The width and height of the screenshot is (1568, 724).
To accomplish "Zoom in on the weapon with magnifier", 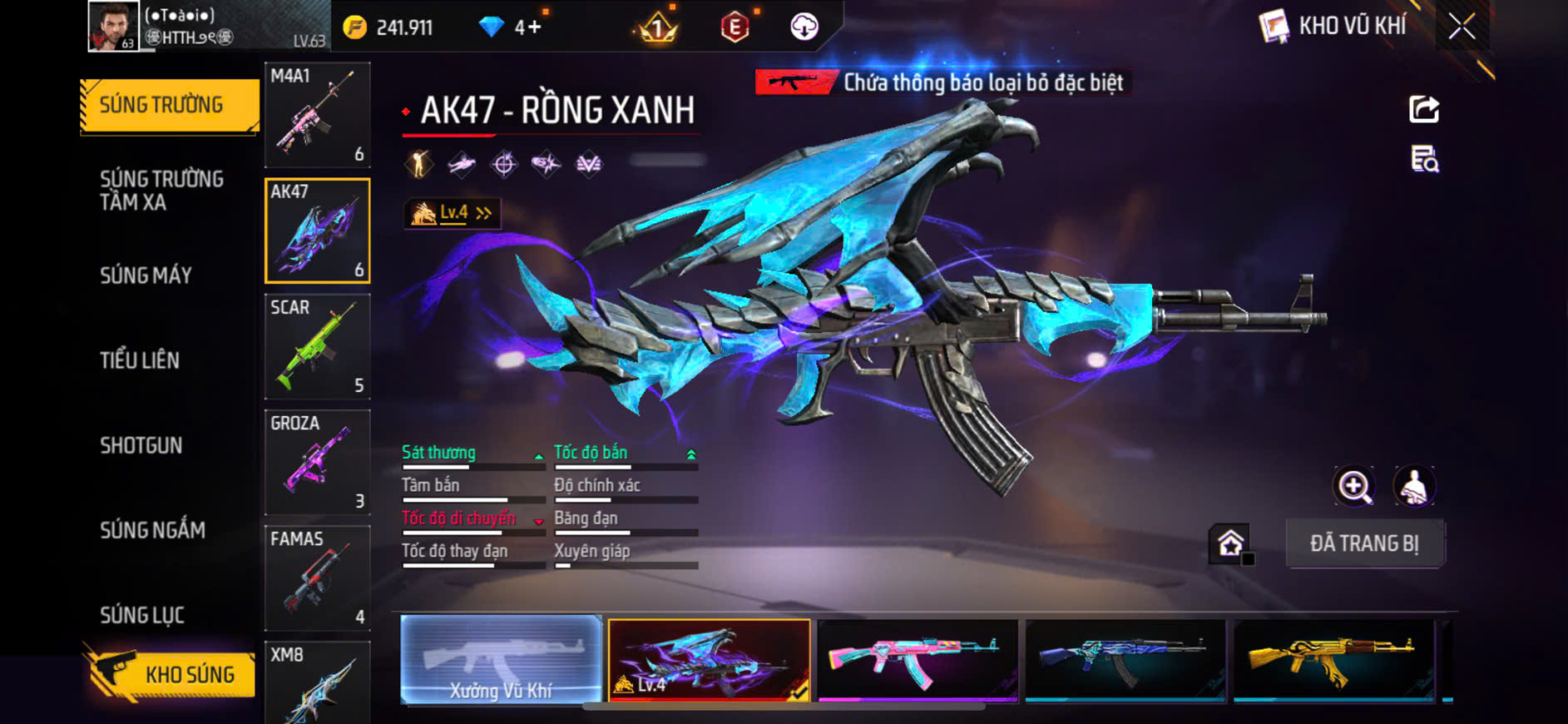I will [1354, 486].
